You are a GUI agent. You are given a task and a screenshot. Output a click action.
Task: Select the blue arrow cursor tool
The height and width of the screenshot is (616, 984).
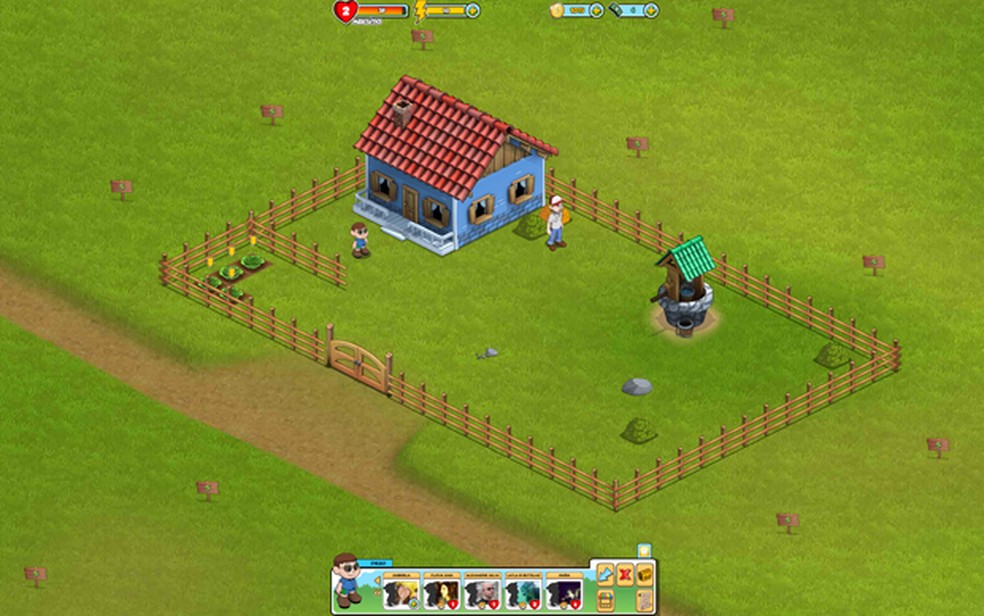(606, 574)
